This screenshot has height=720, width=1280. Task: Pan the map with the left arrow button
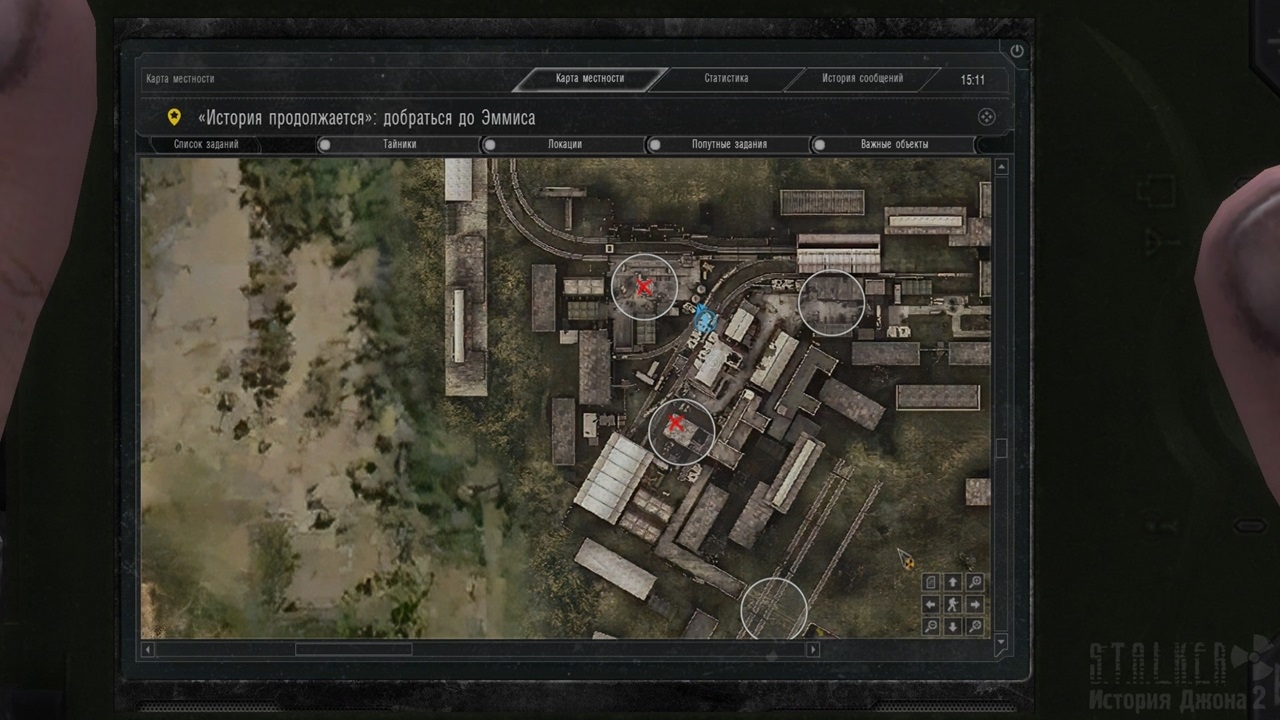pos(931,604)
